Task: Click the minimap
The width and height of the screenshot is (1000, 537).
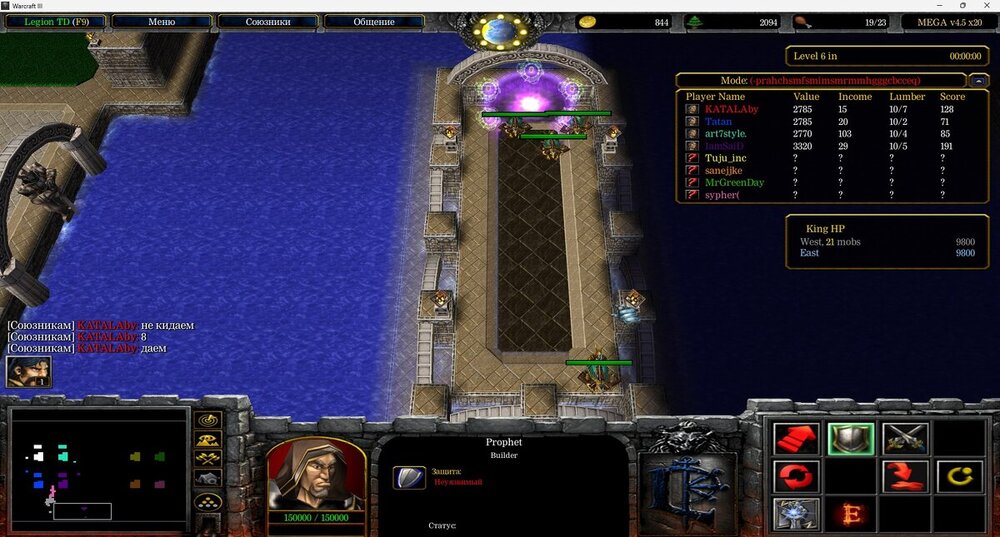Action: click(x=100, y=467)
